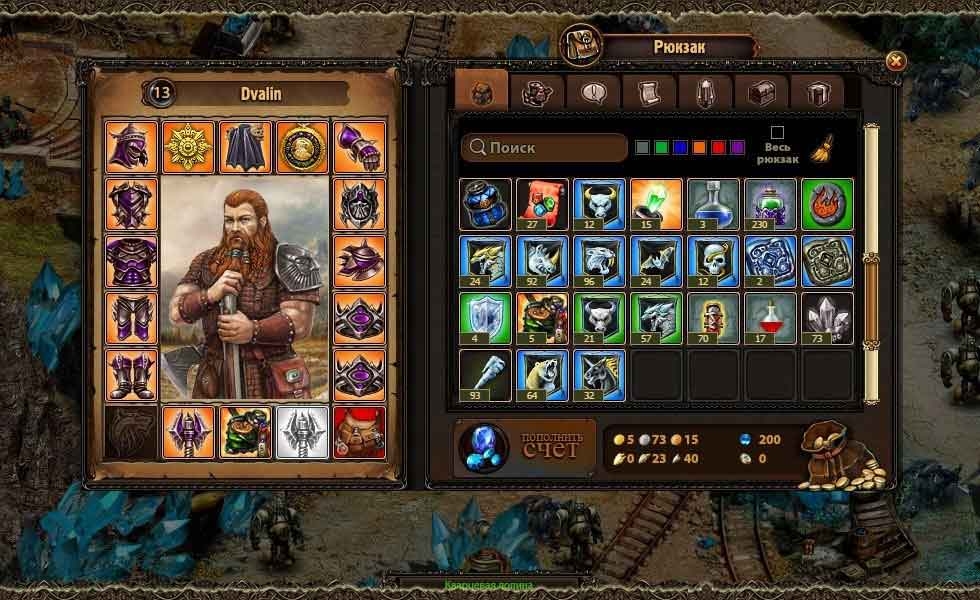Select the equipped purple boots slot
The height and width of the screenshot is (600, 980).
click(132, 374)
